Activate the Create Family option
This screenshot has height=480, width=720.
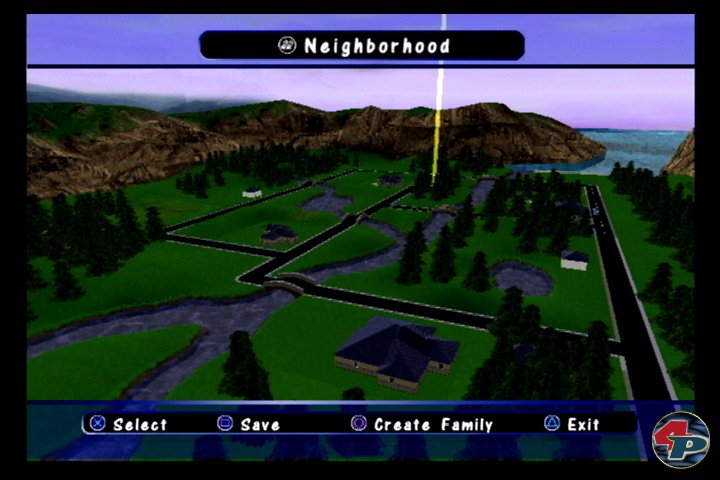tap(422, 424)
